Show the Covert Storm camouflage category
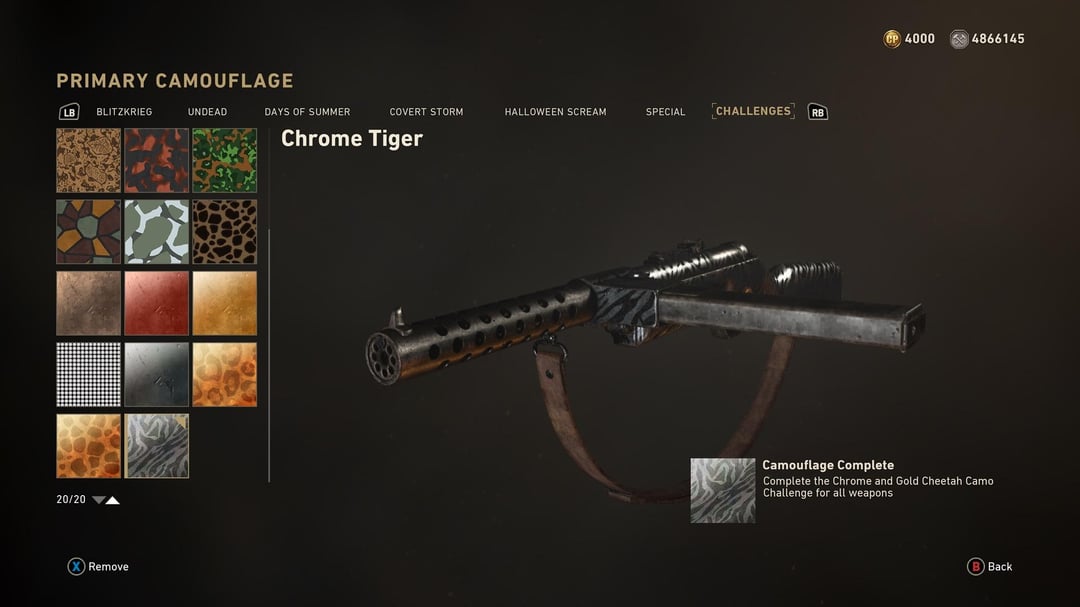This screenshot has height=607, width=1080. pyautogui.click(x=426, y=112)
